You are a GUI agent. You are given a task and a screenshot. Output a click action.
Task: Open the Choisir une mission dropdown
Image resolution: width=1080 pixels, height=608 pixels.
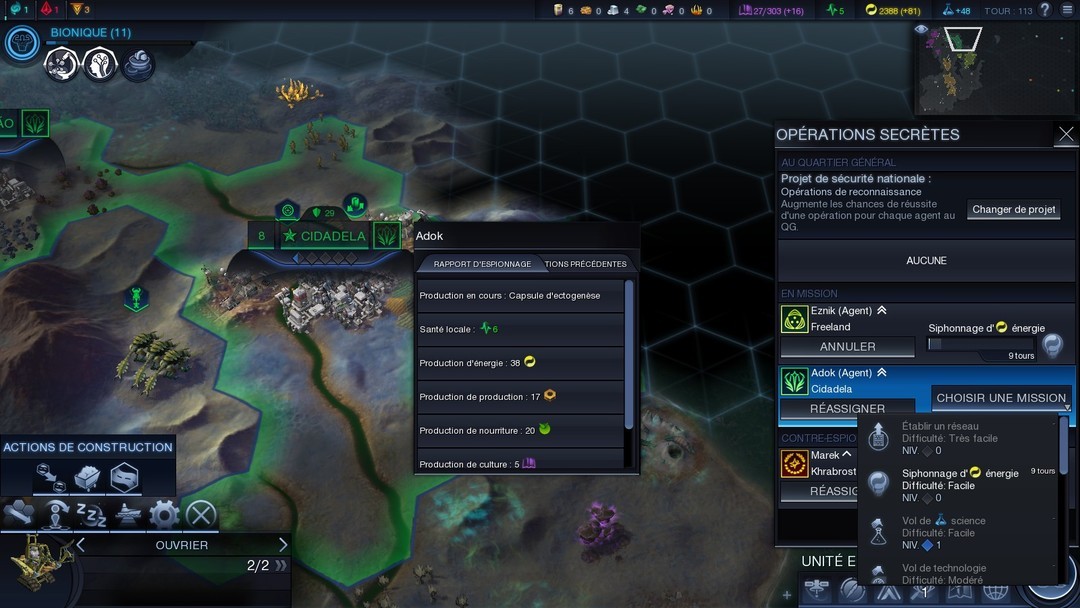point(1001,398)
